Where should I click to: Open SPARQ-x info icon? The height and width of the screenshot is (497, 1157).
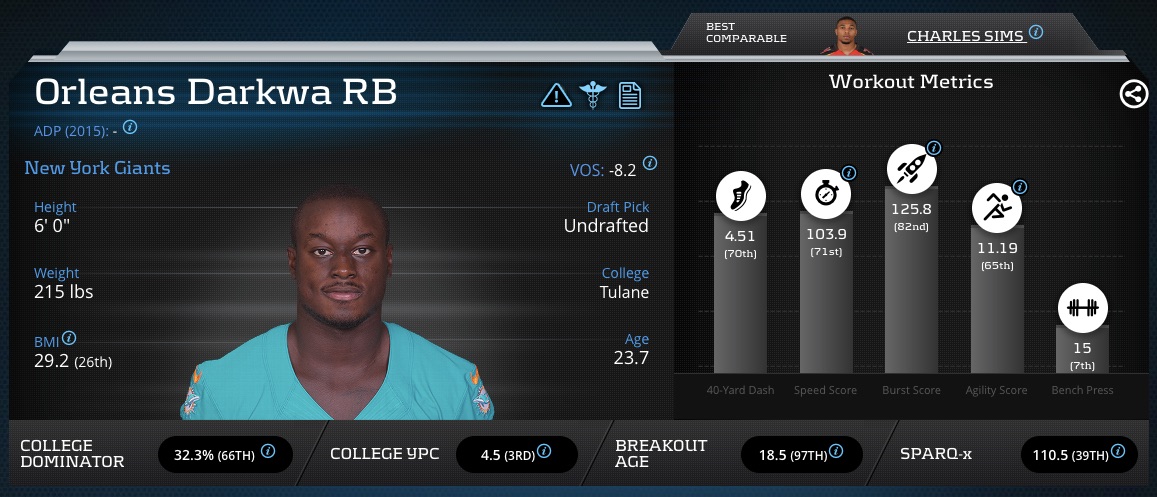pos(1120,451)
